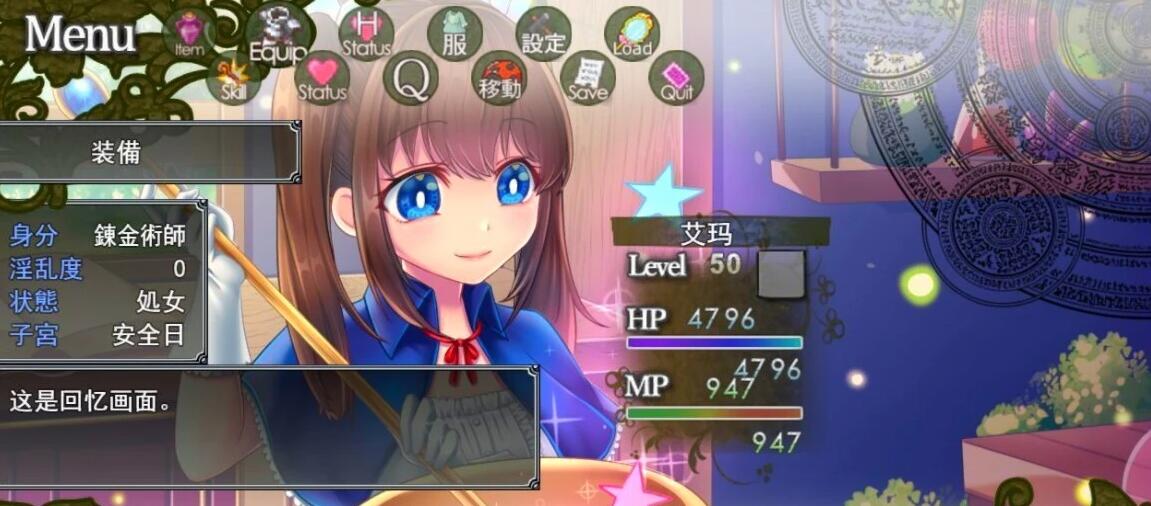The height and width of the screenshot is (506, 1151).
Task: Open the Skill menu
Action: point(233,78)
